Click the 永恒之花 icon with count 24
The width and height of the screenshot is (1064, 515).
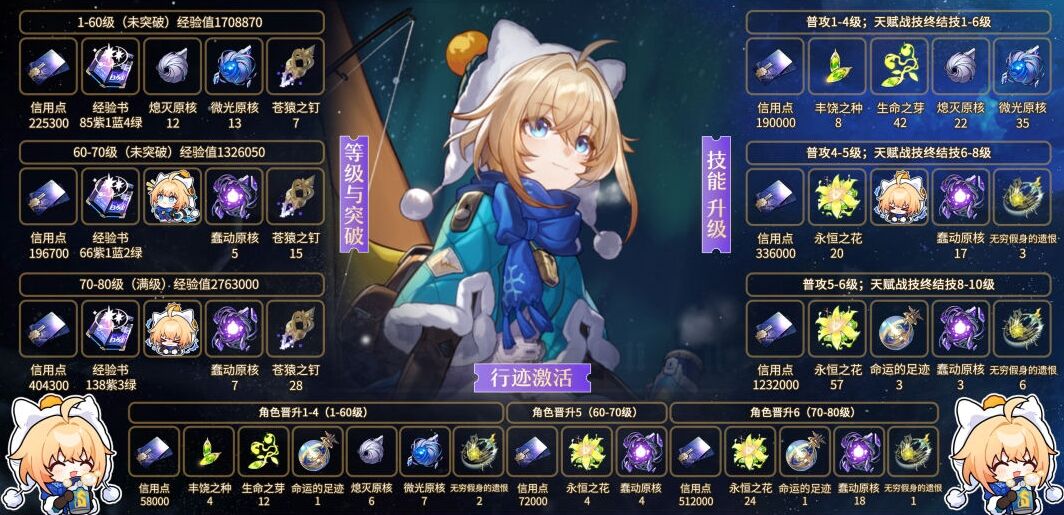tap(748, 452)
